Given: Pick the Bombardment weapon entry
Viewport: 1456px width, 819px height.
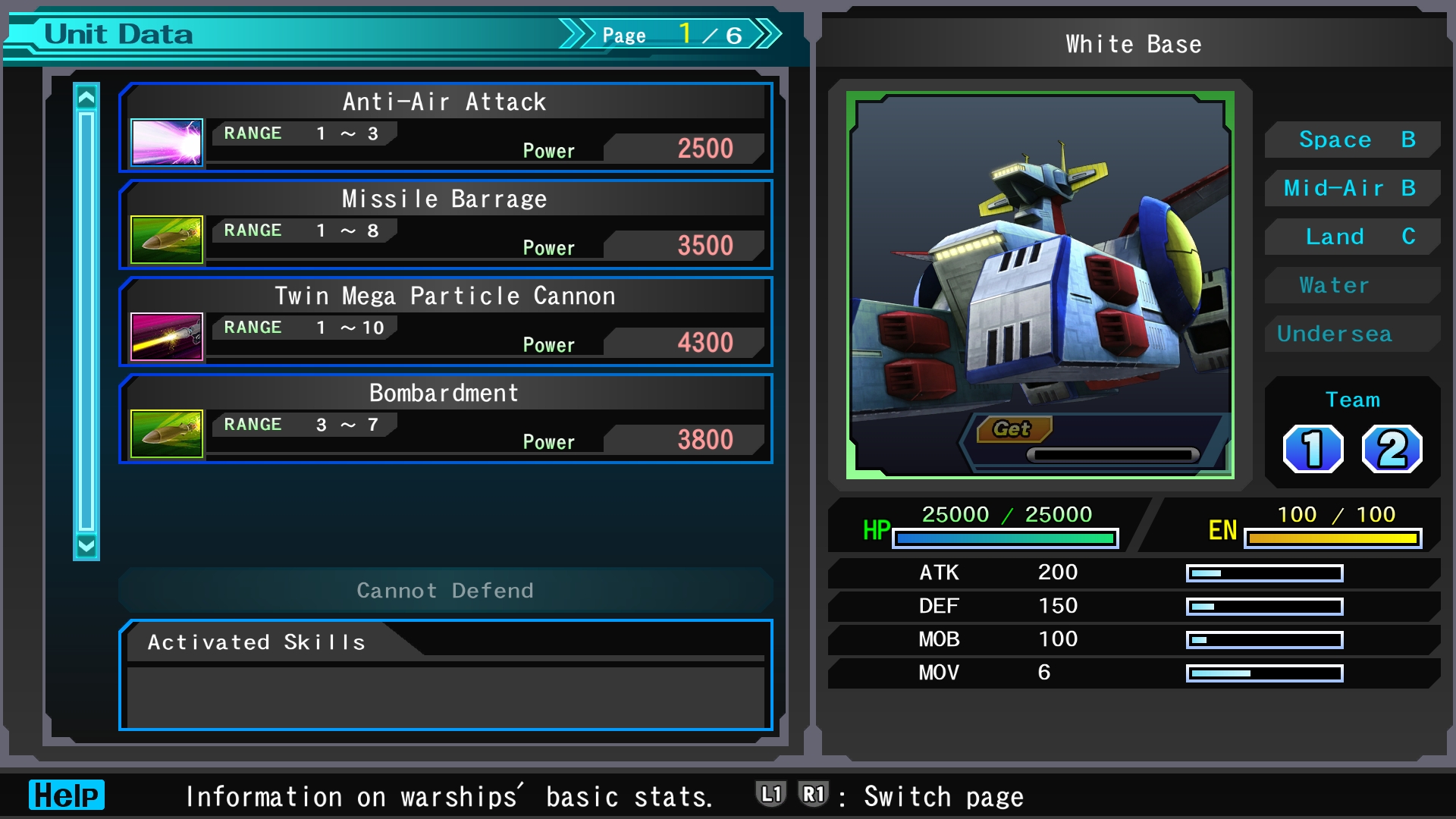Looking at the screenshot, I should [446, 419].
